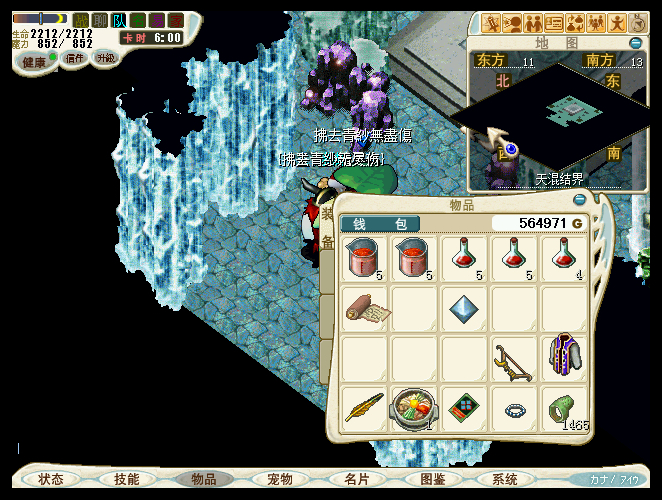Select the bow in inventory

515,359
